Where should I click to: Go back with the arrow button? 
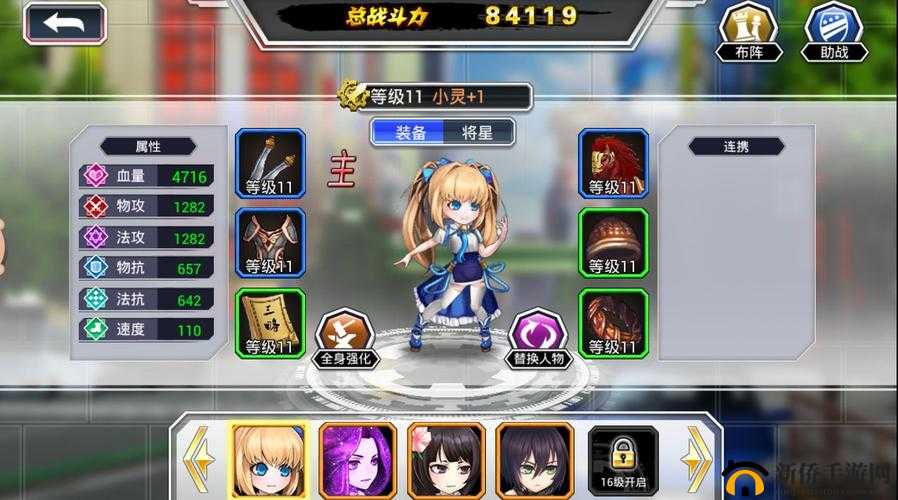pyautogui.click(x=64, y=24)
